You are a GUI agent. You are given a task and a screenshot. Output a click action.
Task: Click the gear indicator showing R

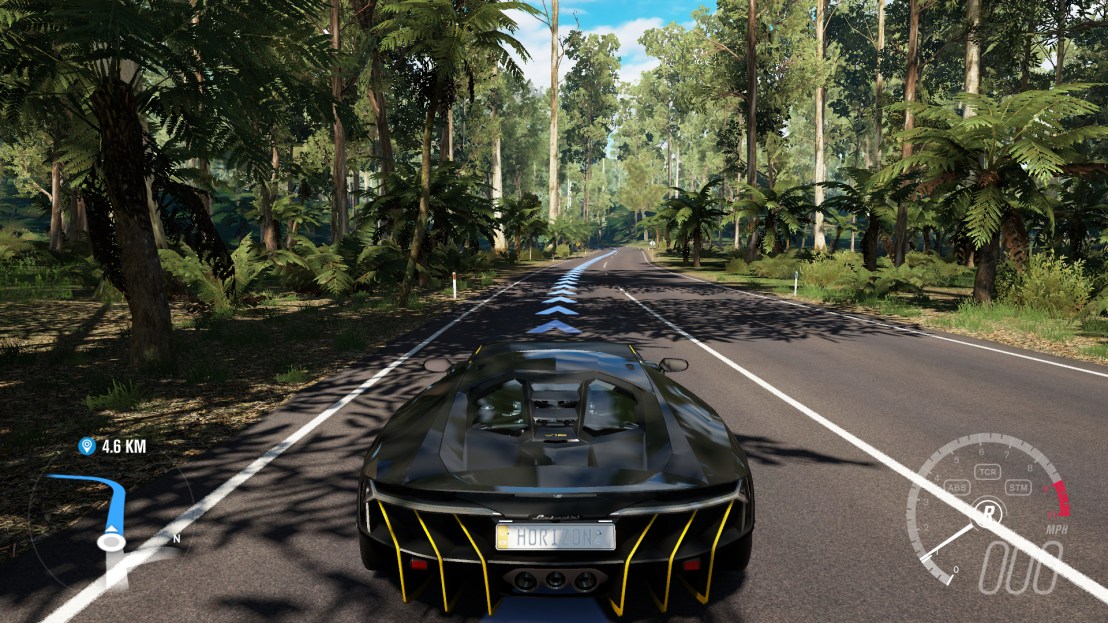click(x=988, y=511)
